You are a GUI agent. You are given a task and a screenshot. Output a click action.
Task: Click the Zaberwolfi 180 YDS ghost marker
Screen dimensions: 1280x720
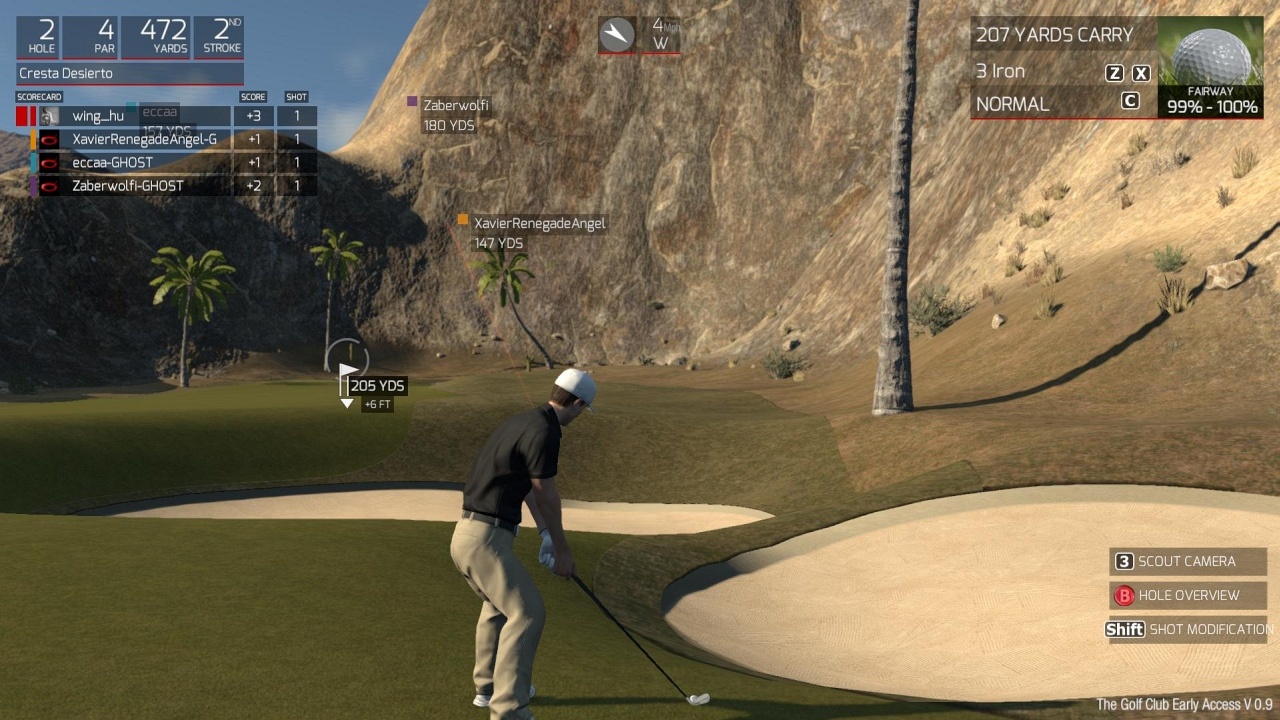point(455,114)
